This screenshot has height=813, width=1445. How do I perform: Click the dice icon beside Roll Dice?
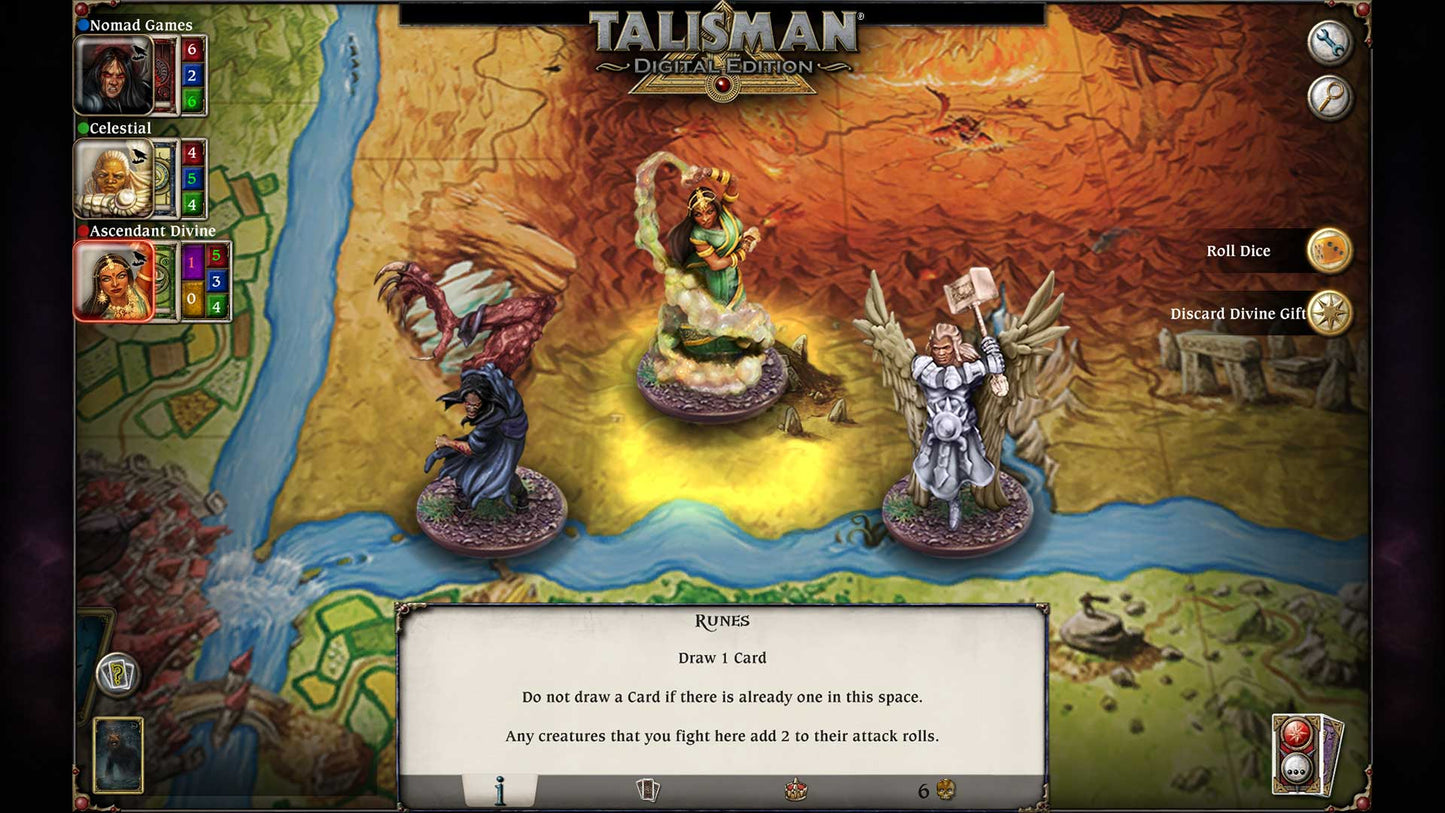click(x=1331, y=251)
